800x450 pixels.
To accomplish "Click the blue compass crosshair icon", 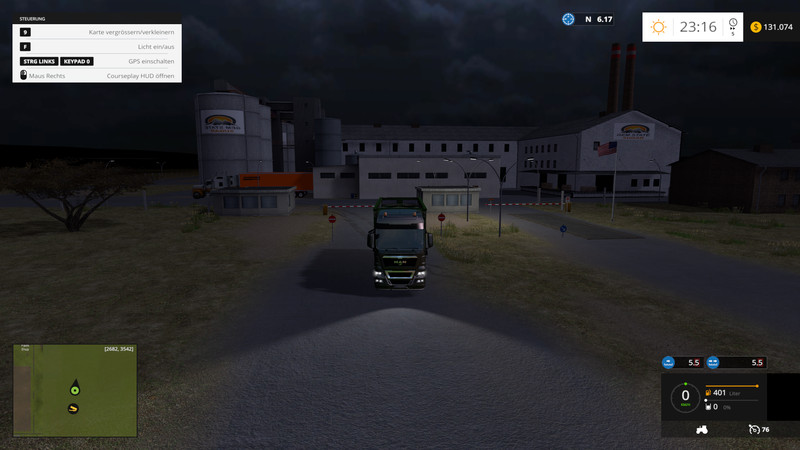I will (x=568, y=19).
